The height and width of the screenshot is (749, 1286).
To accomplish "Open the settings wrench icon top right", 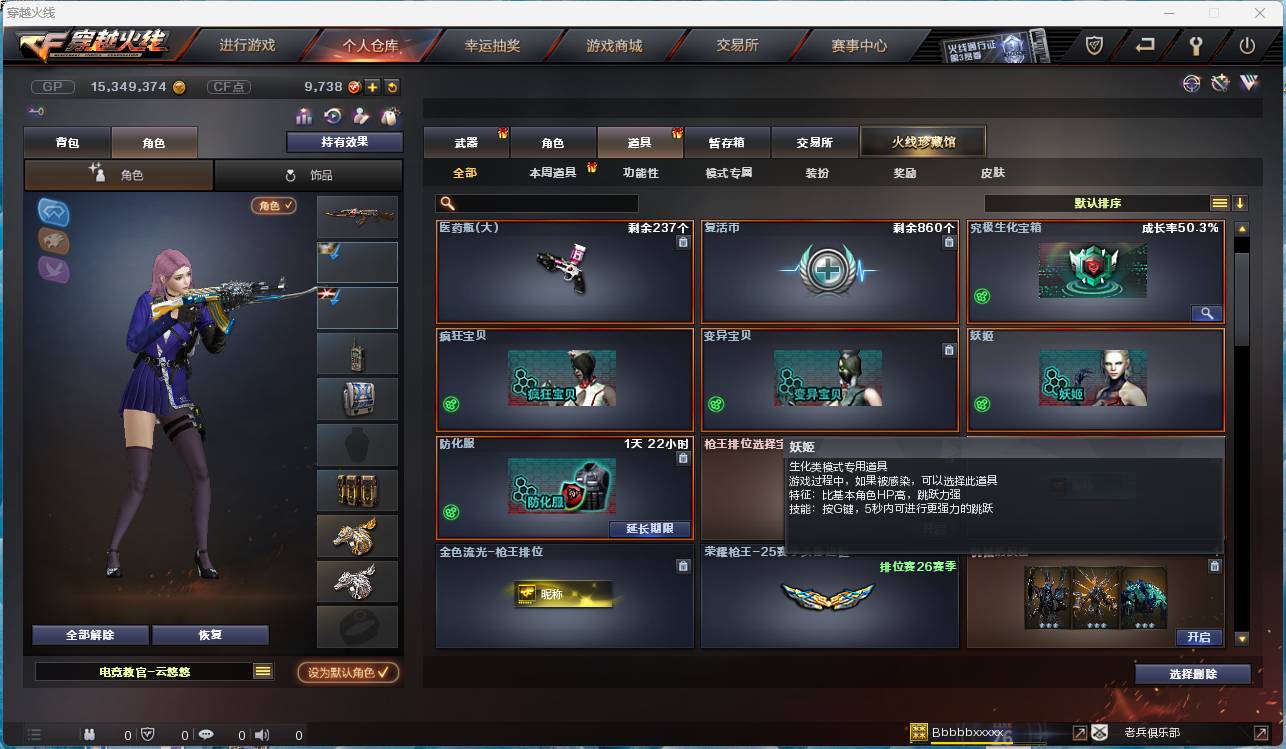I will [1197, 44].
